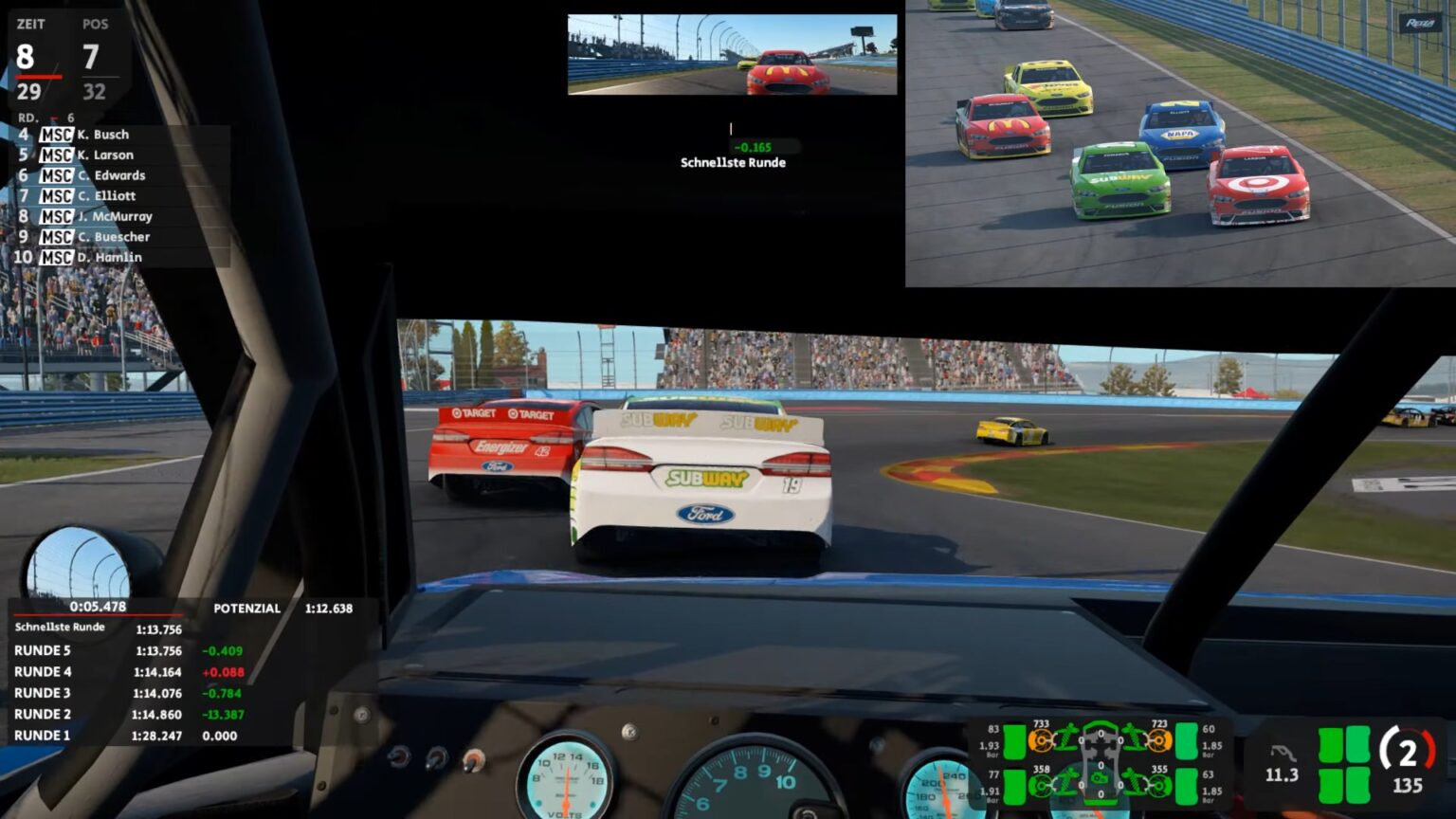Click the rear-right suspension icon in telemetry
The image size is (1456, 819).
click(x=1134, y=780)
